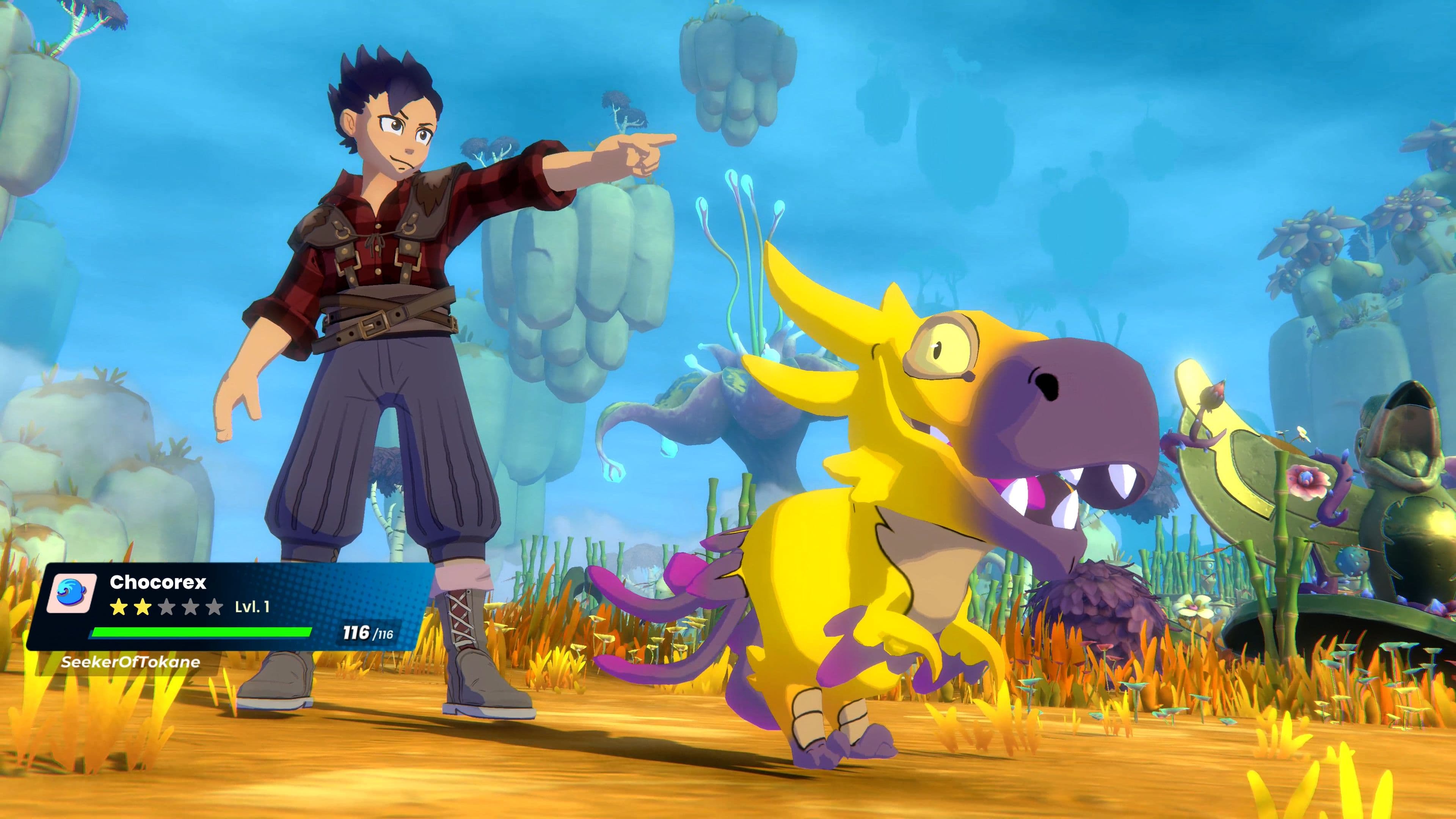The image size is (1456, 819).
Task: Click the first filled yellow star
Action: pyautogui.click(x=118, y=607)
